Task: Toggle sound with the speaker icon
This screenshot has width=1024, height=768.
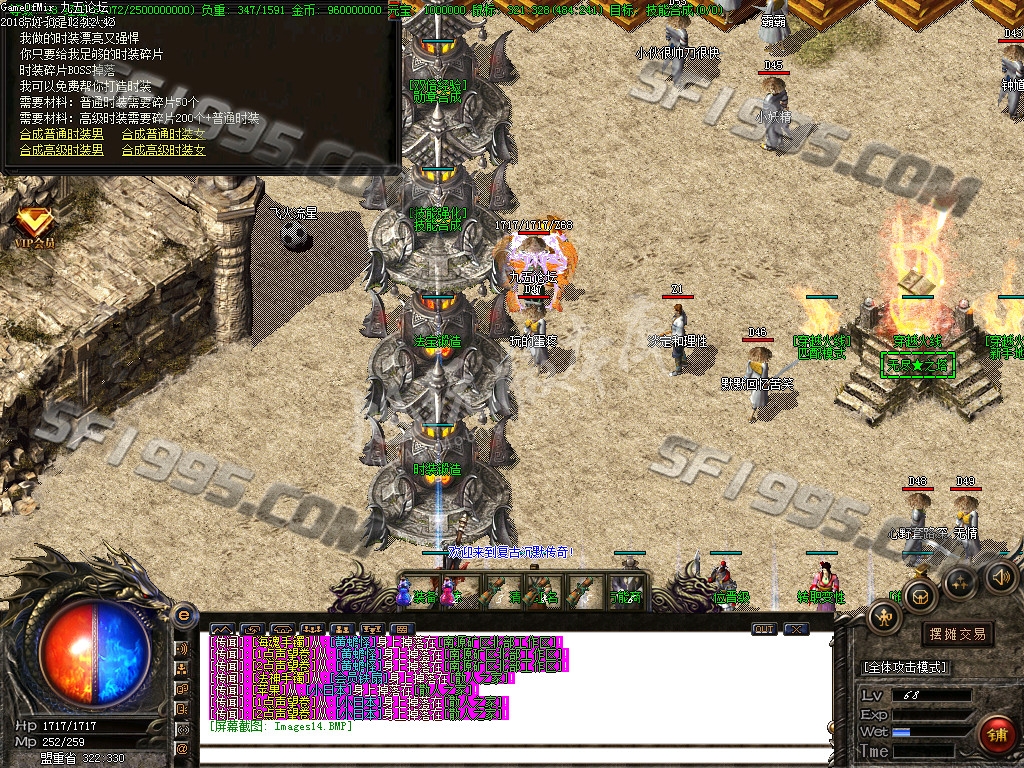Action: click(x=1001, y=576)
